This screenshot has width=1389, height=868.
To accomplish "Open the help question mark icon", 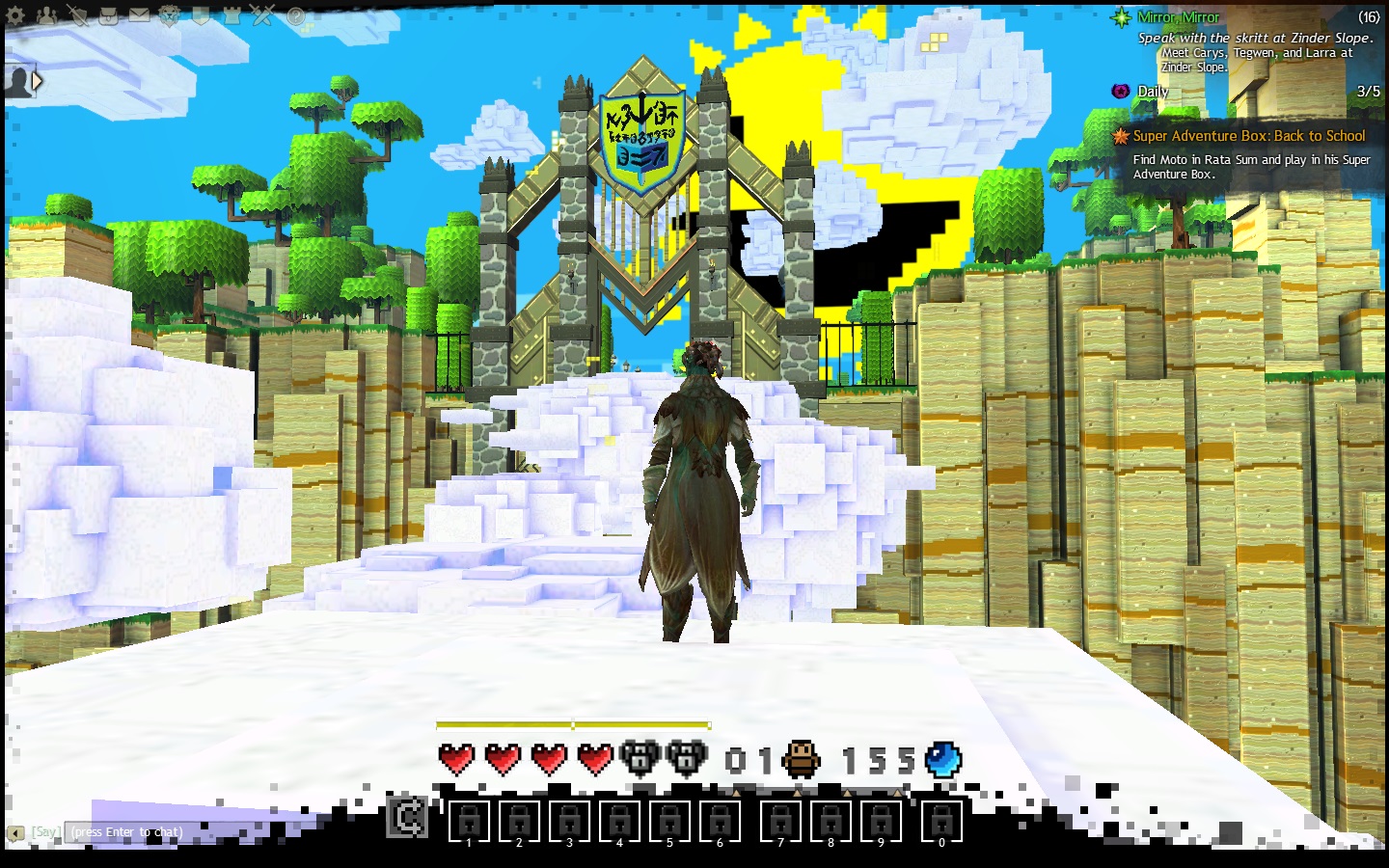I will 295,15.
